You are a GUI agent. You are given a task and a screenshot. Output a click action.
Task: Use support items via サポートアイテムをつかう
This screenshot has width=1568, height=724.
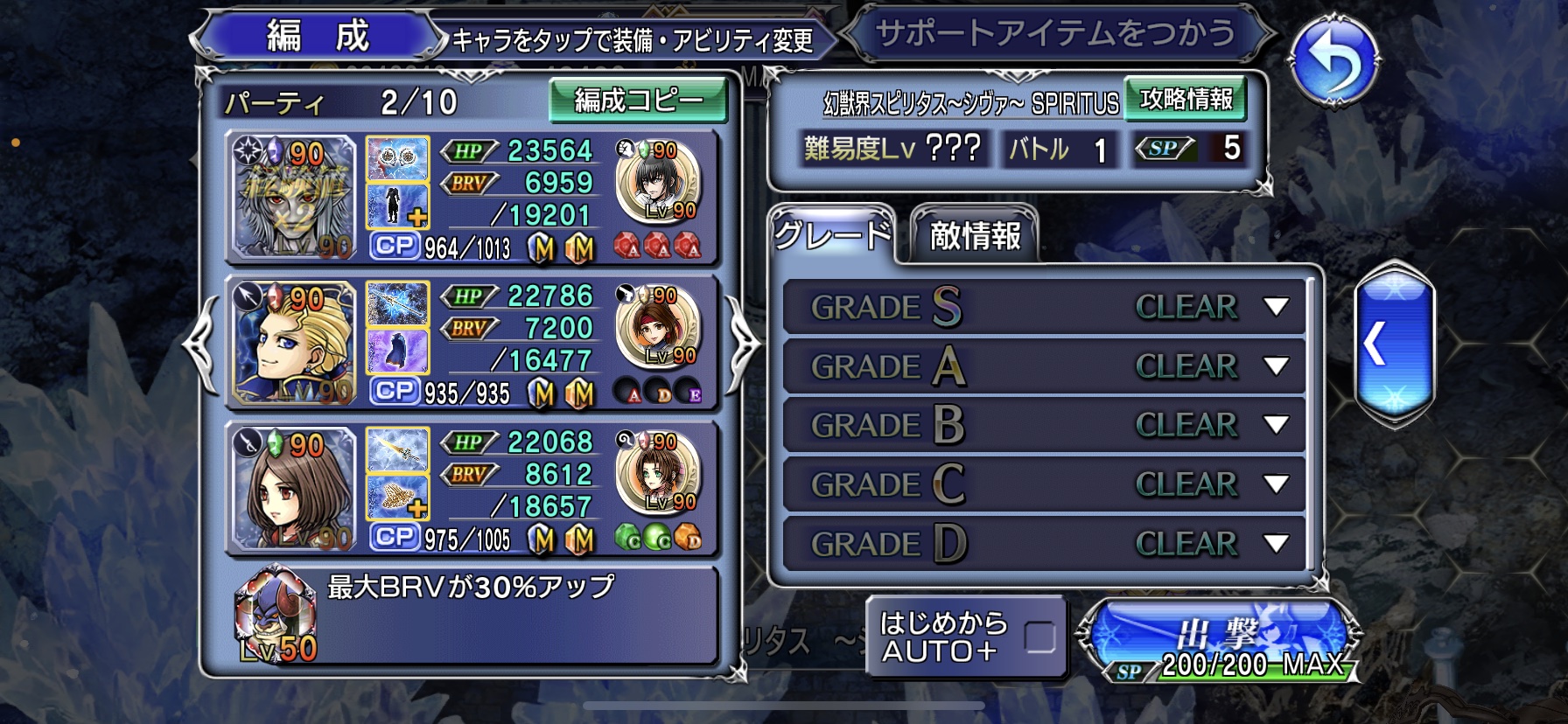click(x=1056, y=34)
